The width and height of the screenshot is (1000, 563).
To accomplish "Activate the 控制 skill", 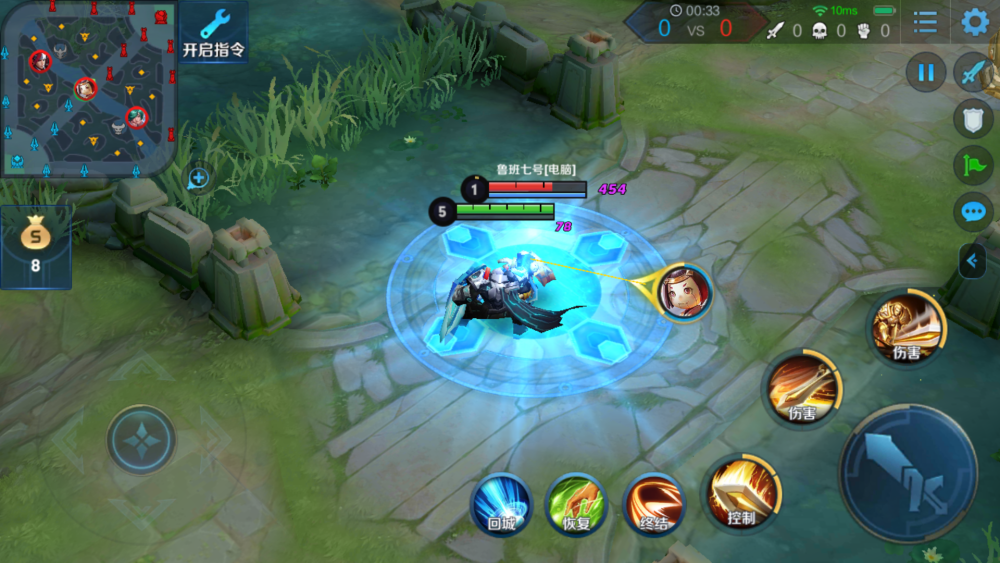I will 741,491.
